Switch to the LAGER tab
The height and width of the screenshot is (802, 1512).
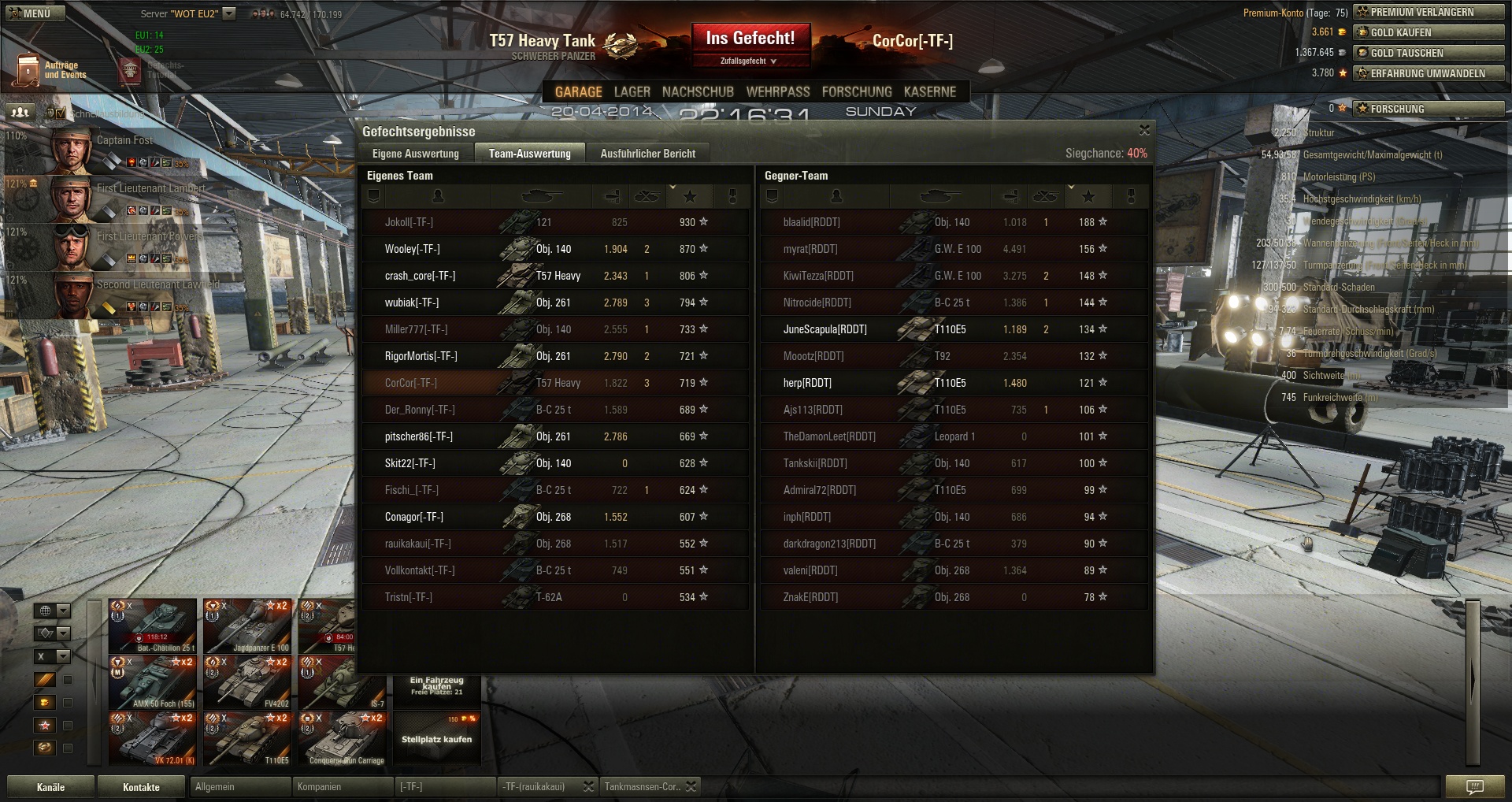632,91
